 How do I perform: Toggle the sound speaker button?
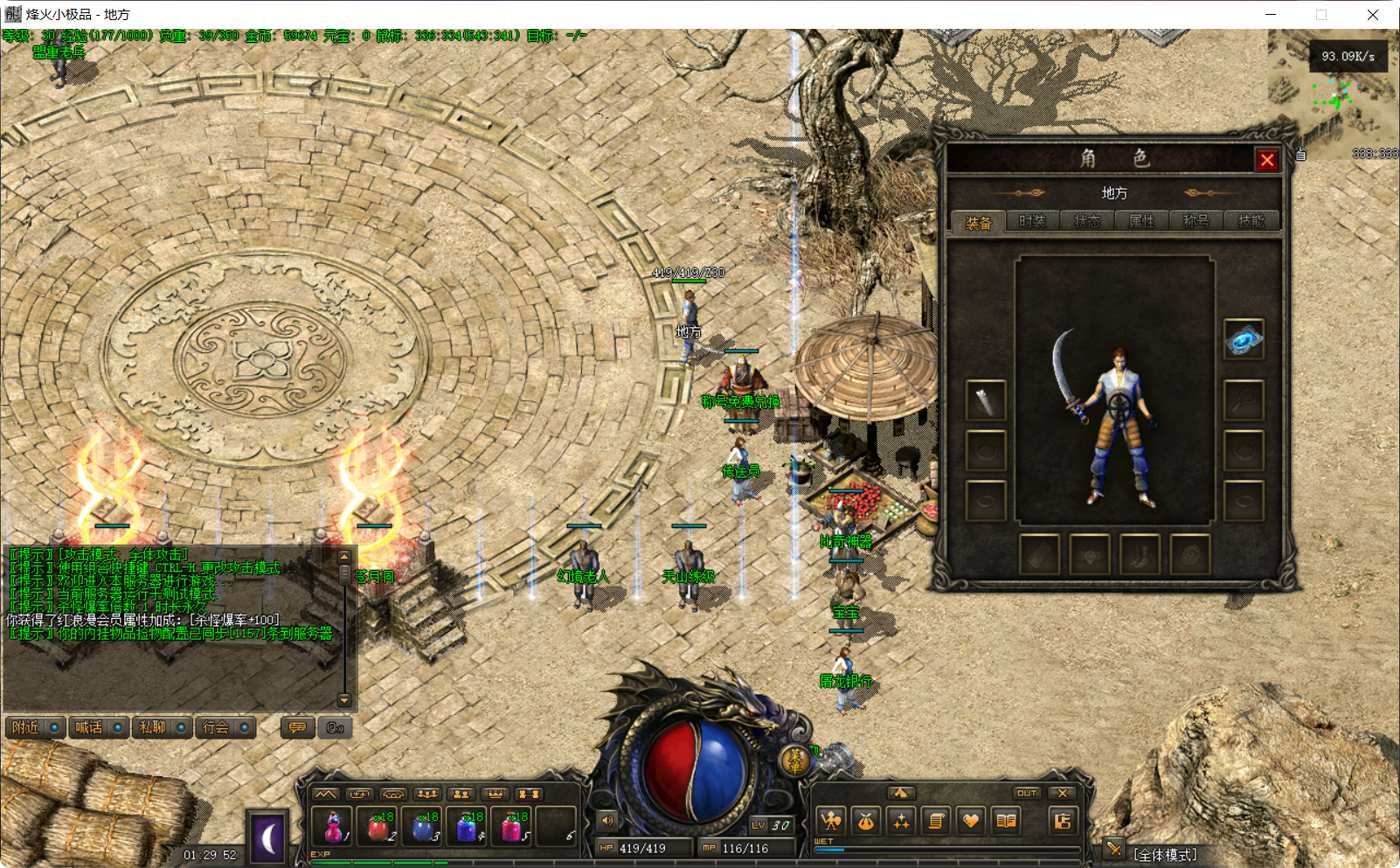coord(607,821)
